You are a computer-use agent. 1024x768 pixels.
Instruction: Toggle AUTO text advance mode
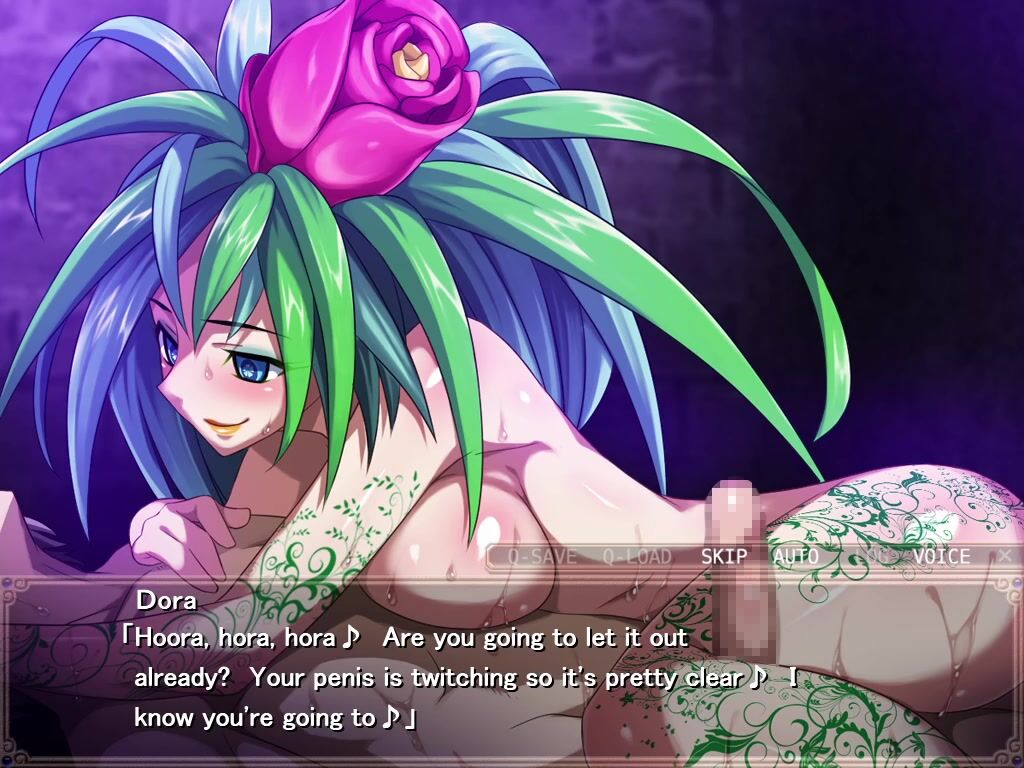795,557
